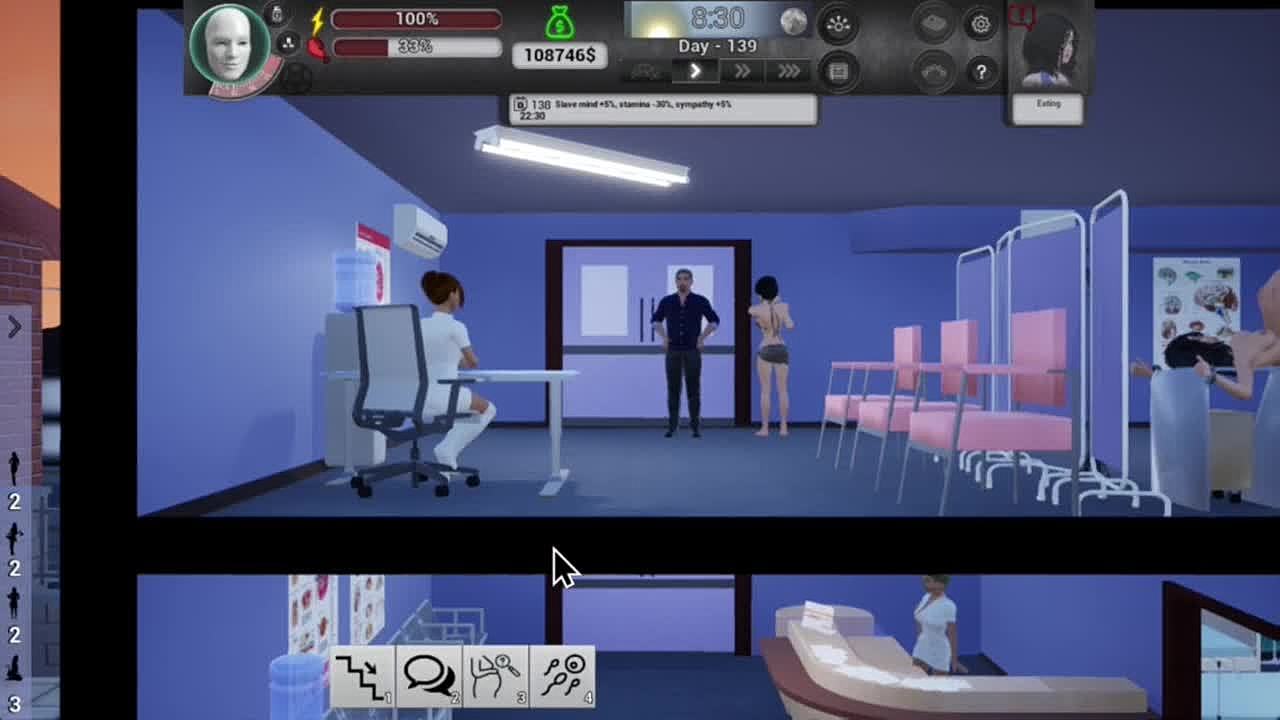Open the question mark help button
Screen dimensions: 1280x720
pyautogui.click(x=980, y=71)
